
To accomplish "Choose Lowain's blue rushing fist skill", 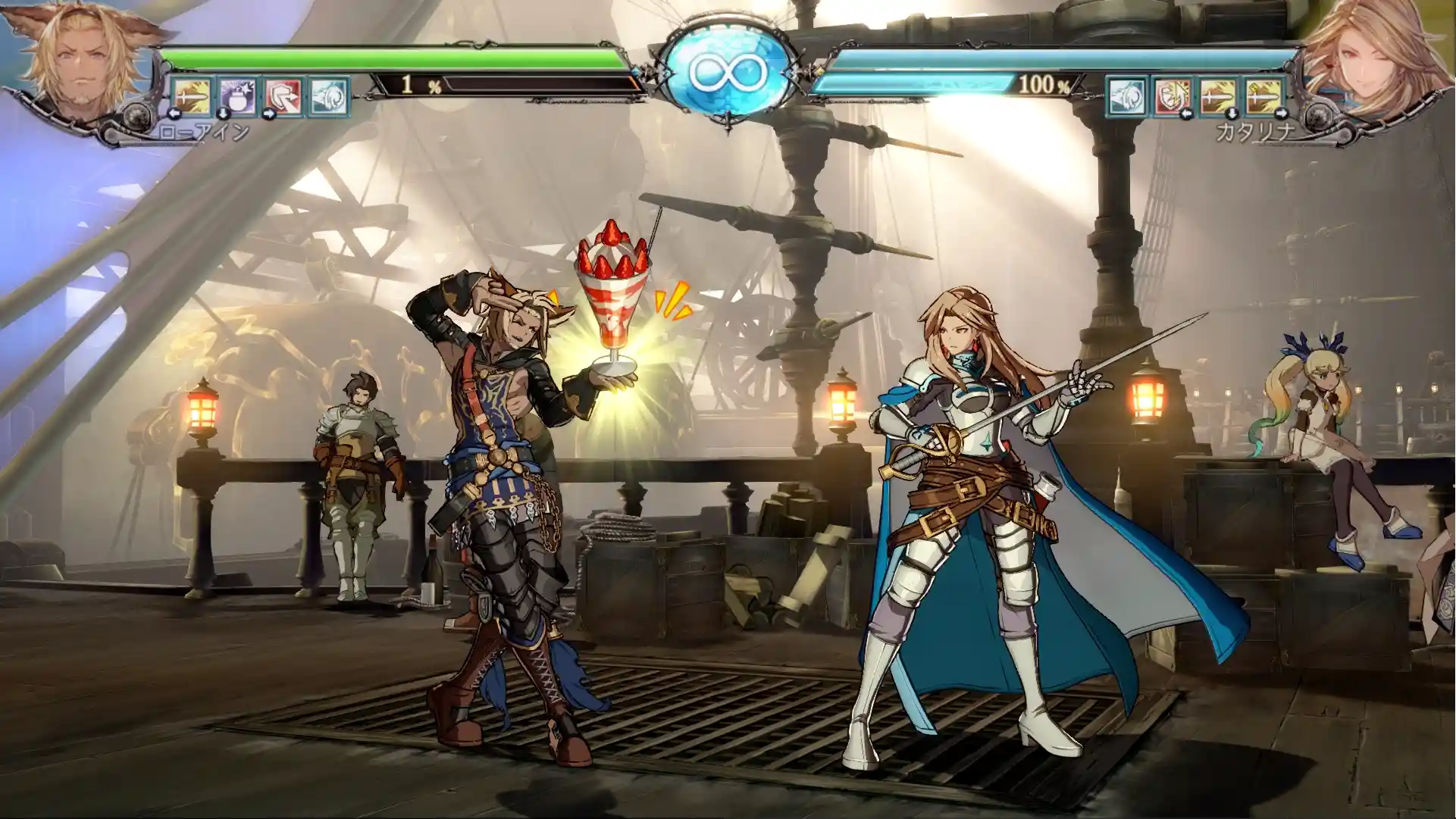I will point(328,96).
